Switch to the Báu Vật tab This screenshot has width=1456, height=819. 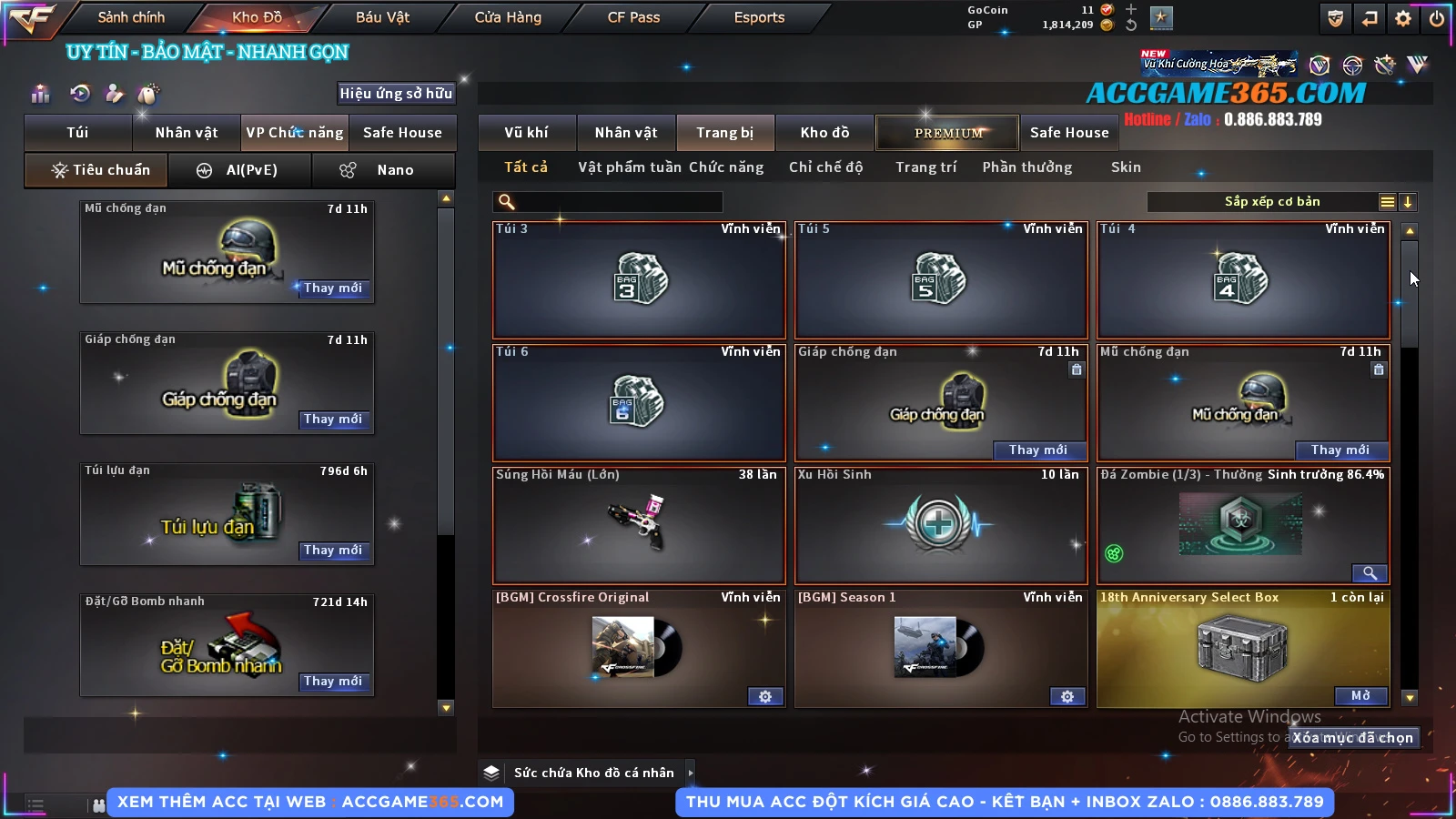pos(382,17)
